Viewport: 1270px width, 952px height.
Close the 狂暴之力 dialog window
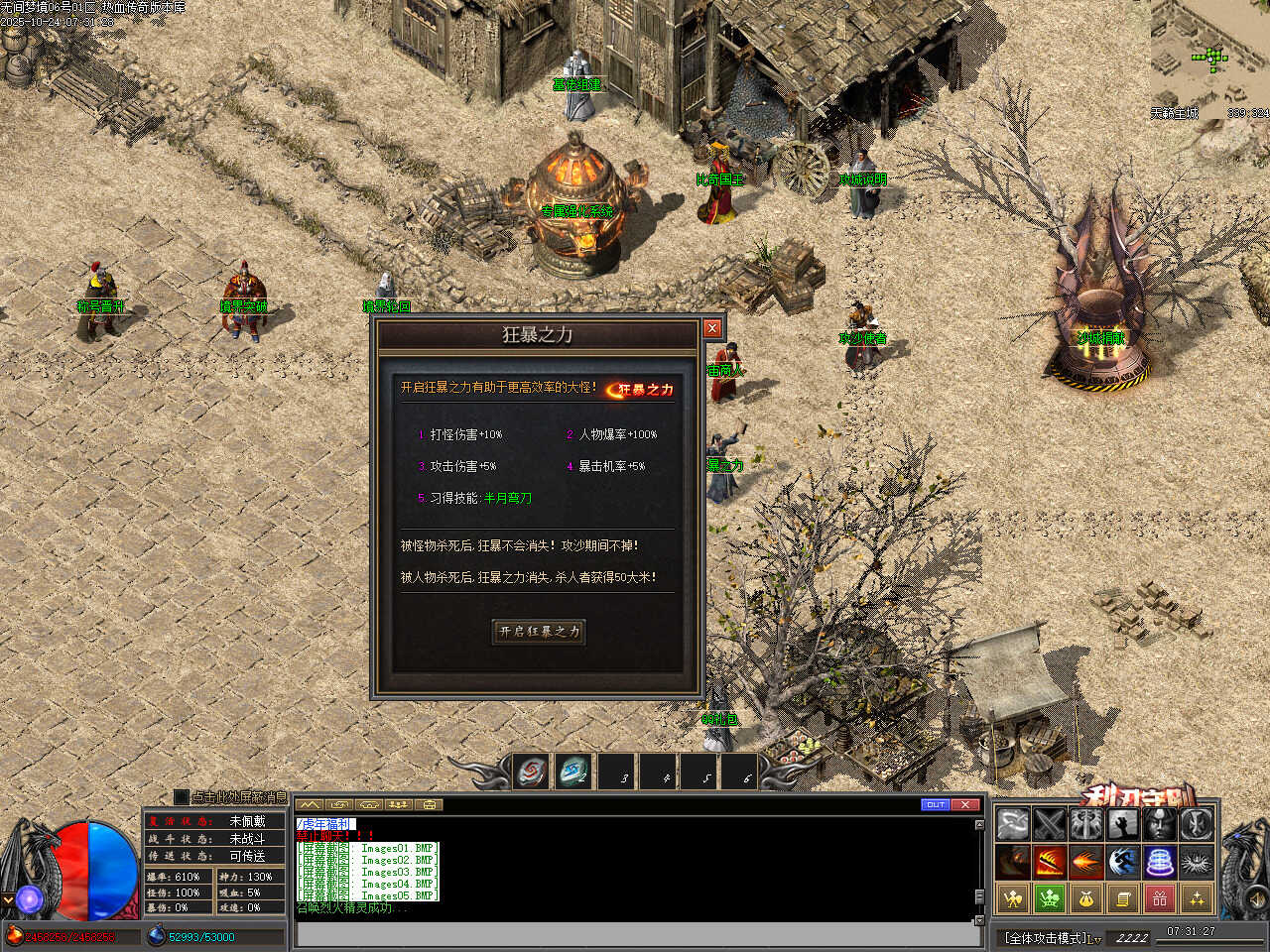tap(711, 328)
